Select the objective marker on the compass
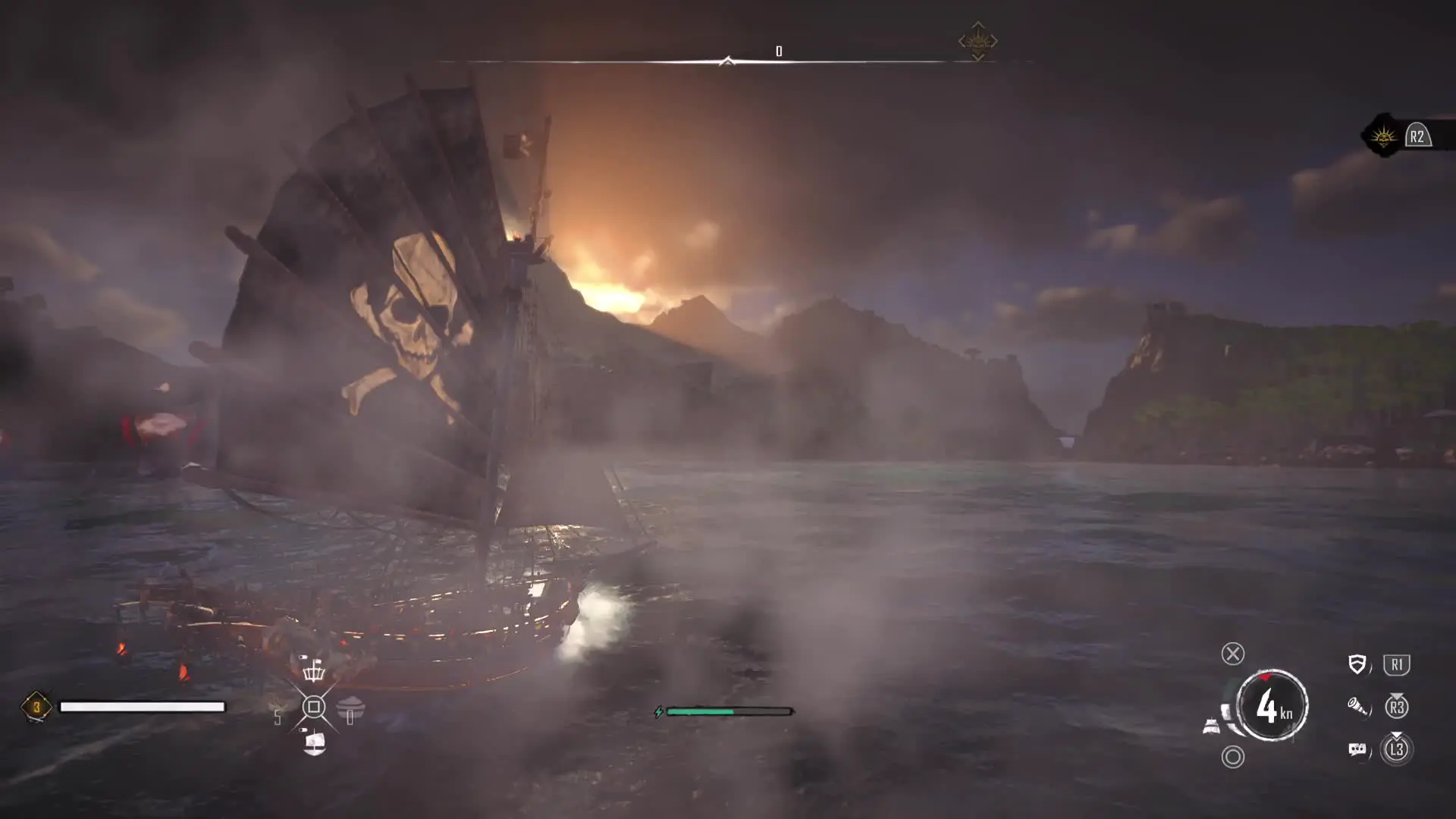The width and height of the screenshot is (1456, 819). (977, 42)
